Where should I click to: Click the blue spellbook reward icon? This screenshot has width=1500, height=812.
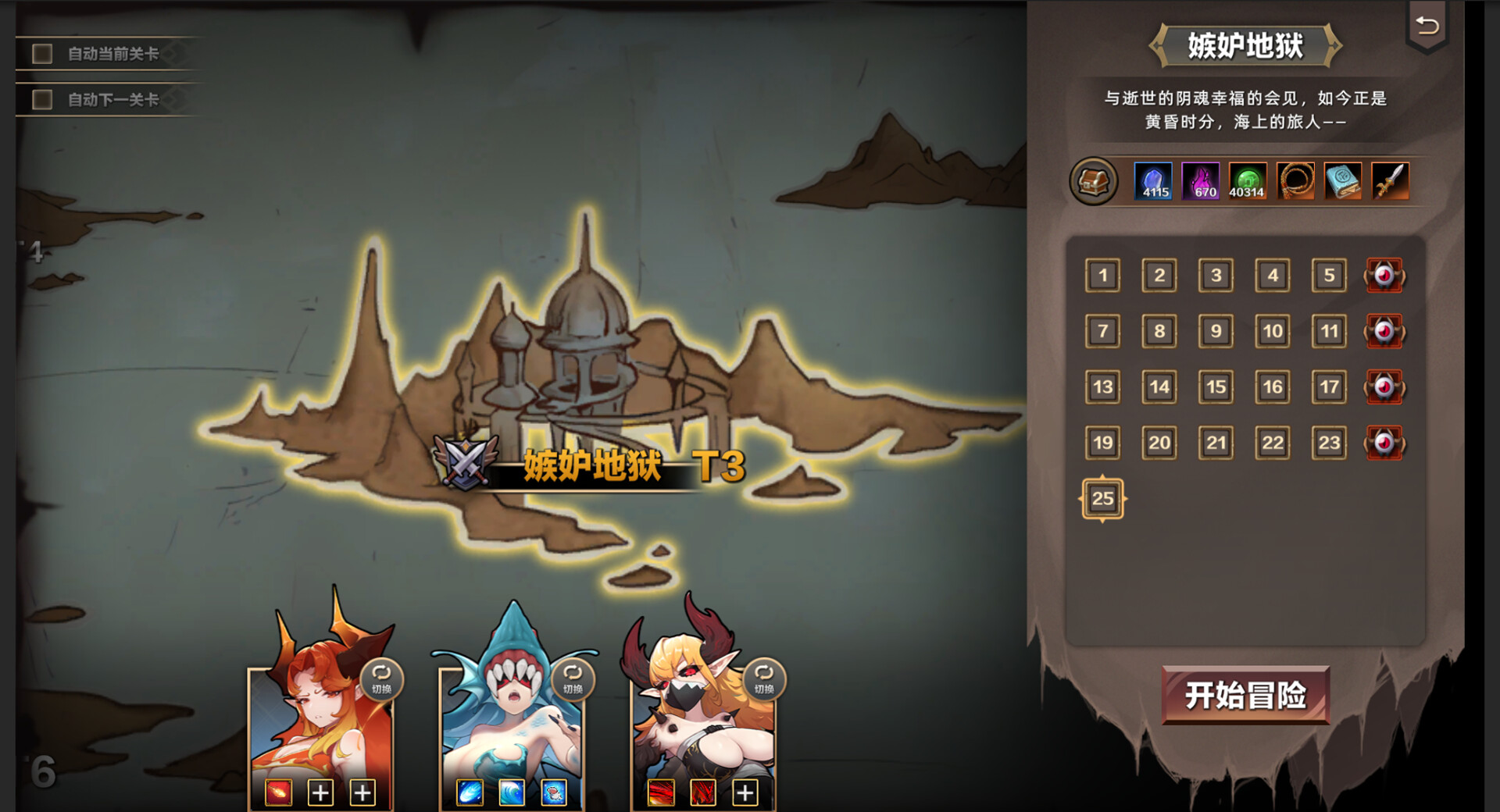[1343, 181]
